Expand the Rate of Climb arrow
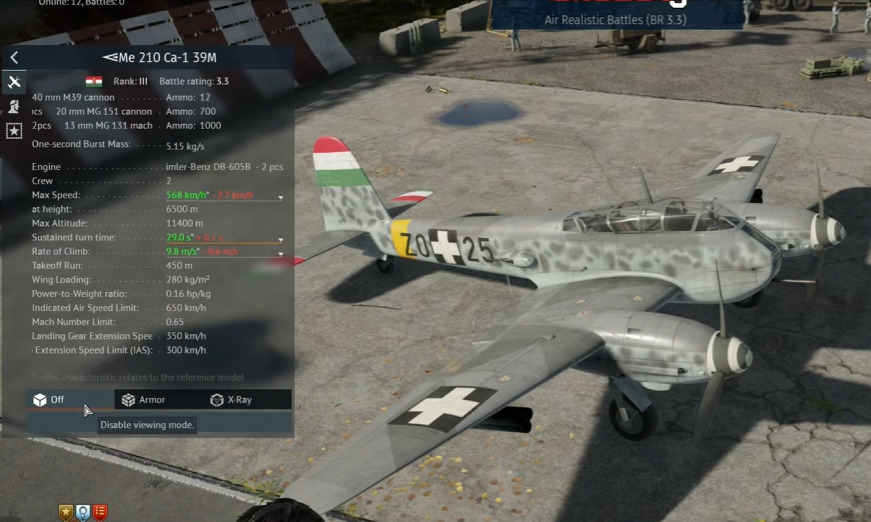Viewport: 871px width, 522px height. point(280,253)
